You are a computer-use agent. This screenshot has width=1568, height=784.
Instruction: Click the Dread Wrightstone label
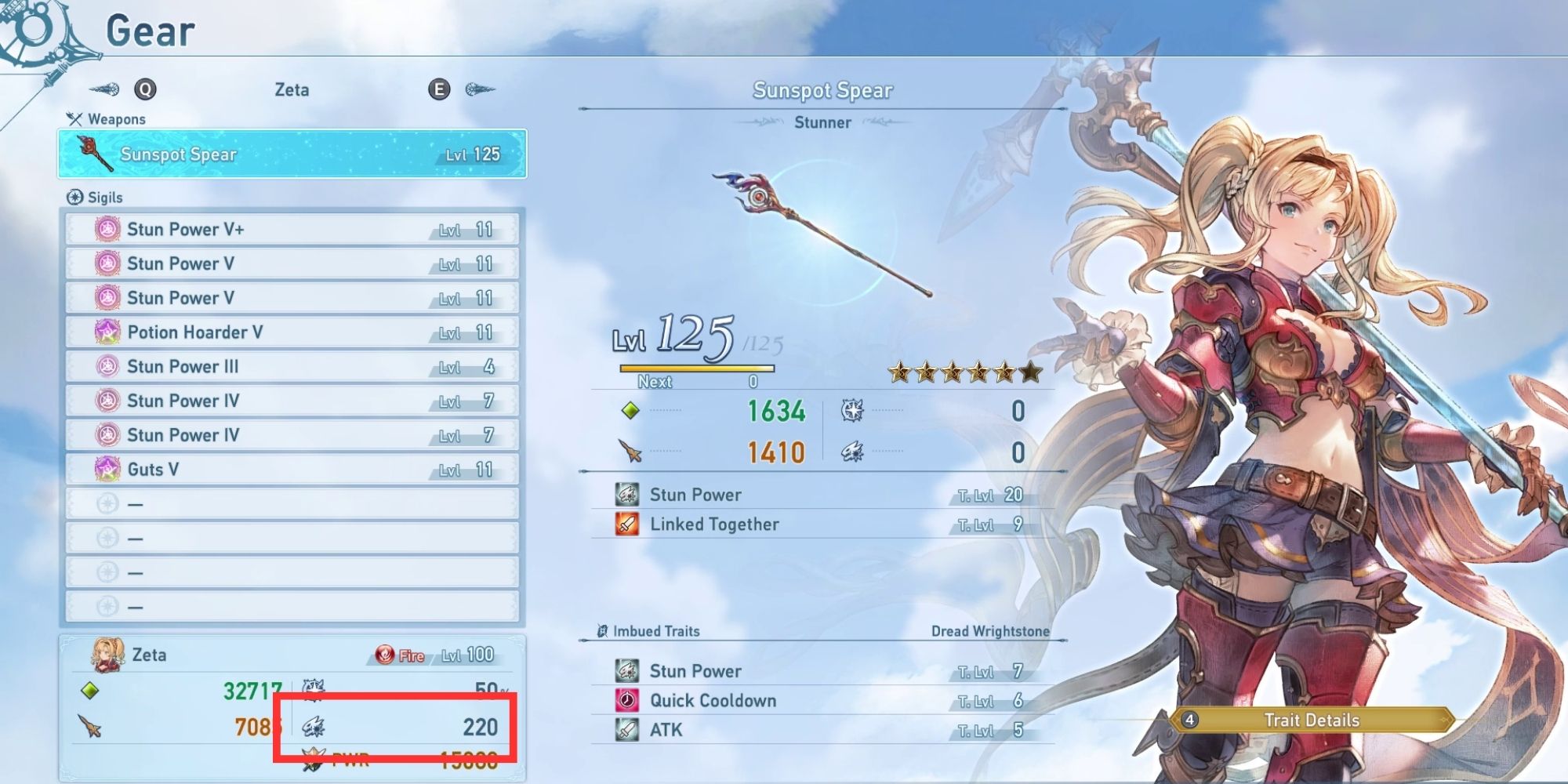tap(992, 630)
